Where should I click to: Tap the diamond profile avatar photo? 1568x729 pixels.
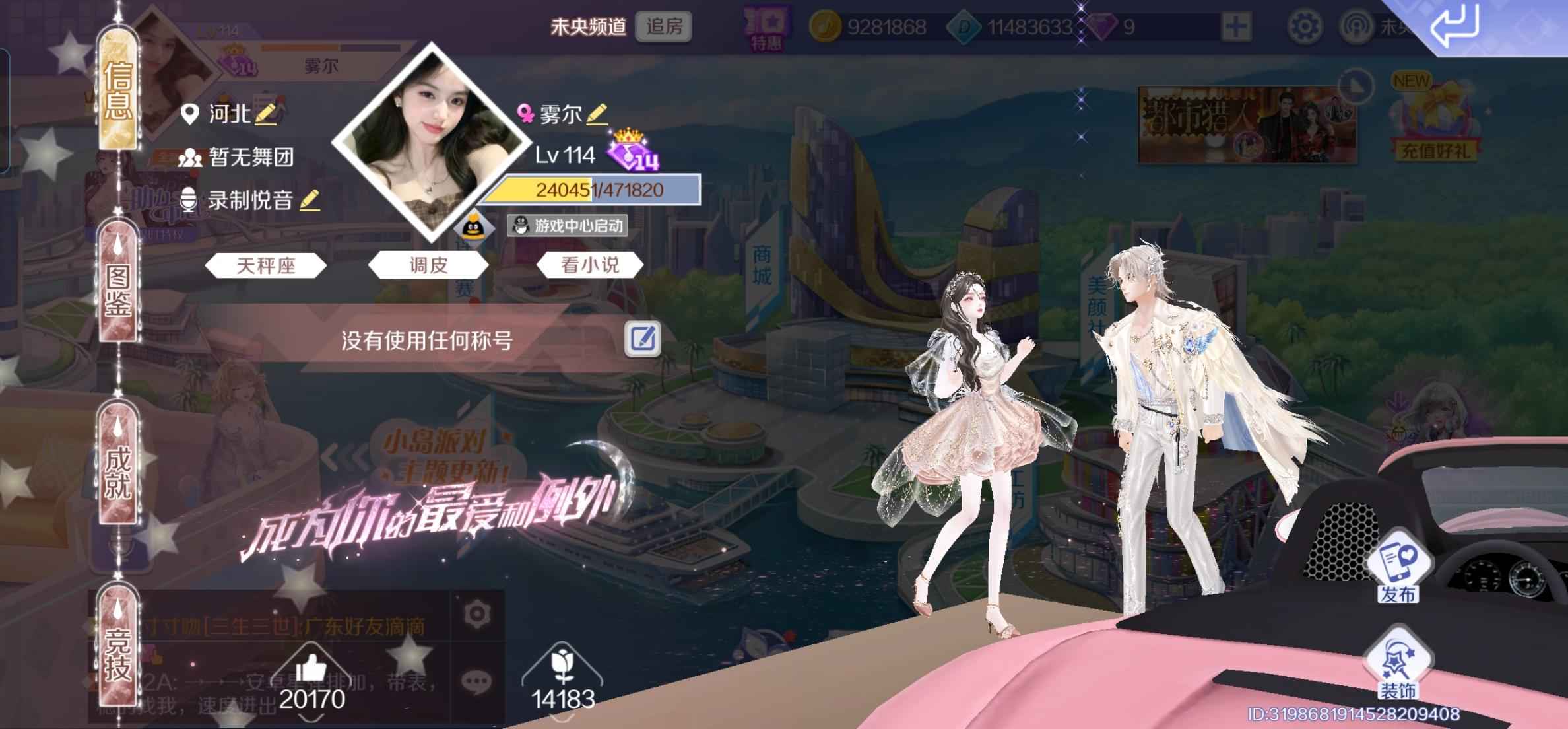(x=432, y=142)
